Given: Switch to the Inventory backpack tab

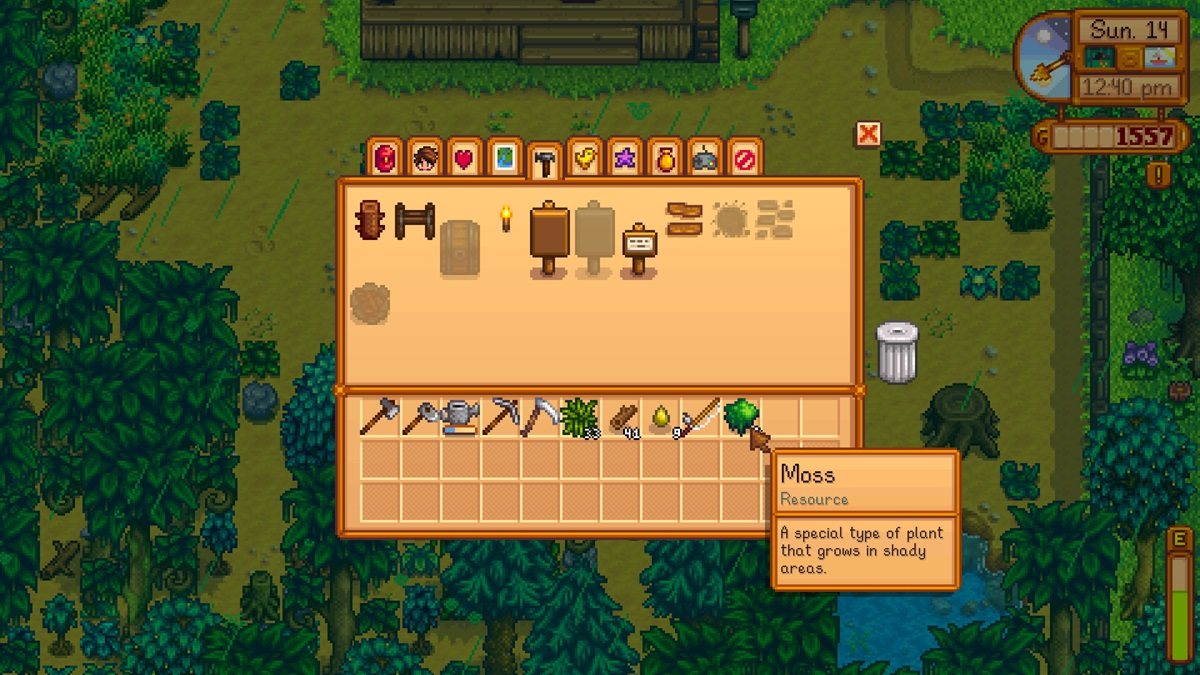Looking at the screenshot, I should coord(385,158).
